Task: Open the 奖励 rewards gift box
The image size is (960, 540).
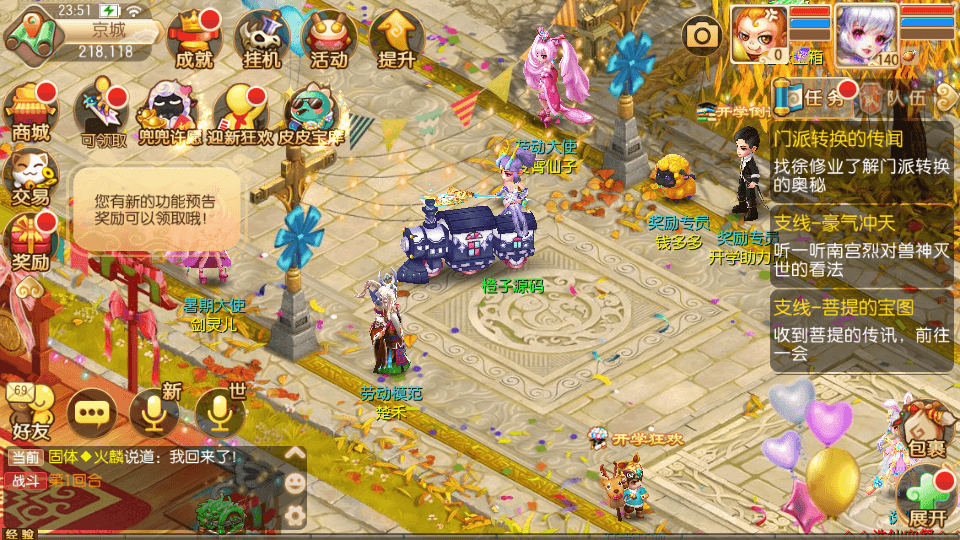Action: [30, 245]
